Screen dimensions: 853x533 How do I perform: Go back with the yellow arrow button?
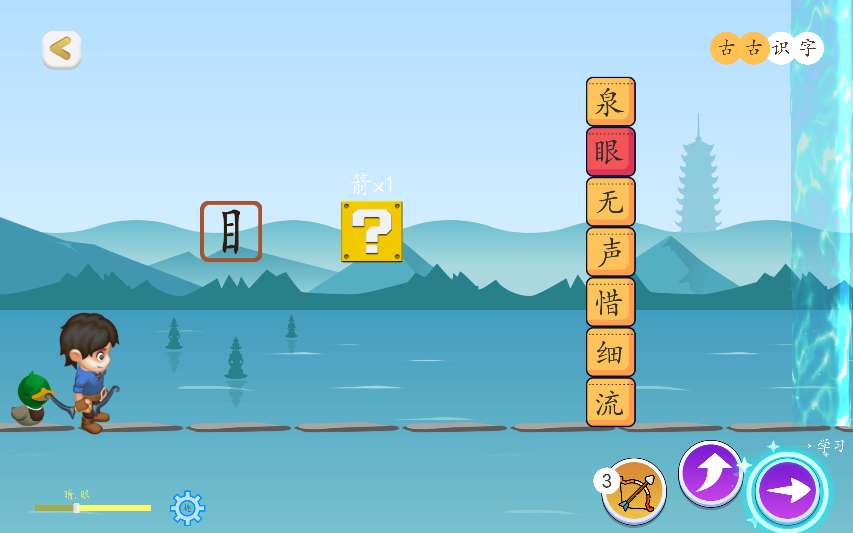(x=61, y=49)
